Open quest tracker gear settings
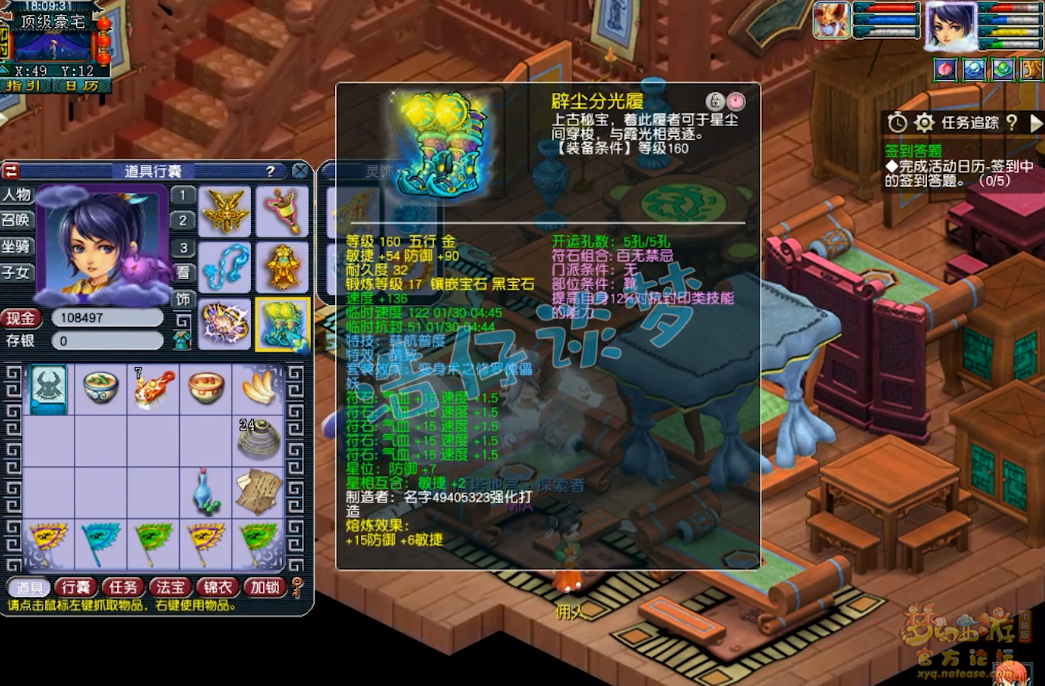 924,122
